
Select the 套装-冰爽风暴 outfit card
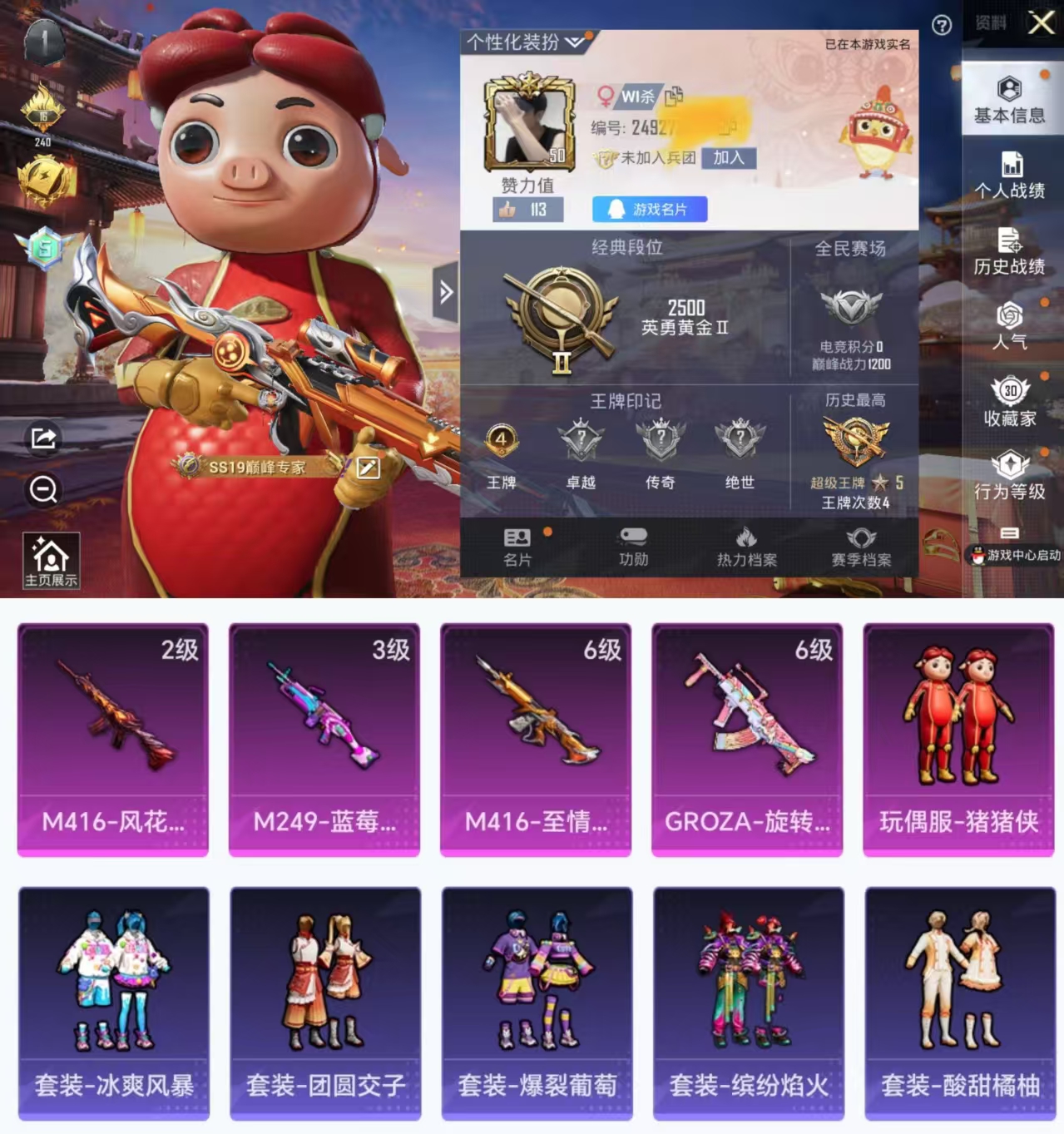point(114,1003)
